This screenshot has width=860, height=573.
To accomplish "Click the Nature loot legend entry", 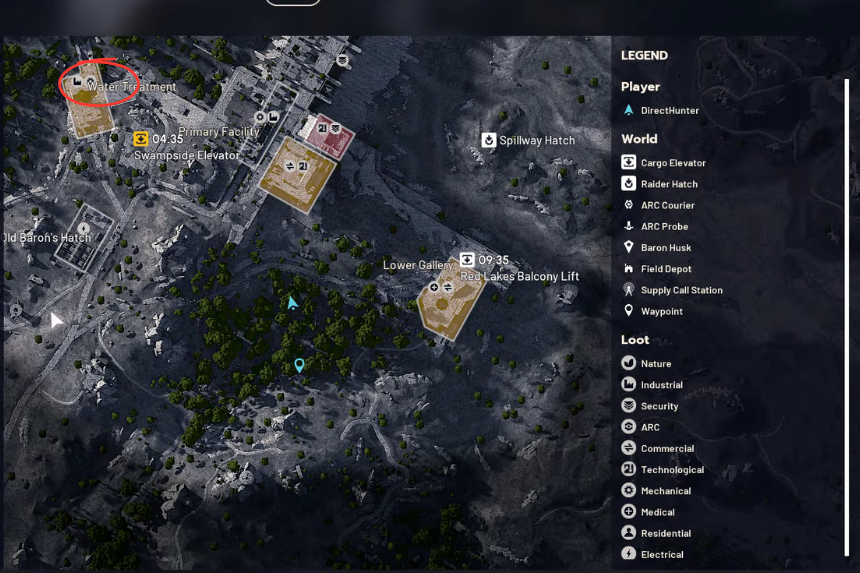I will point(655,364).
